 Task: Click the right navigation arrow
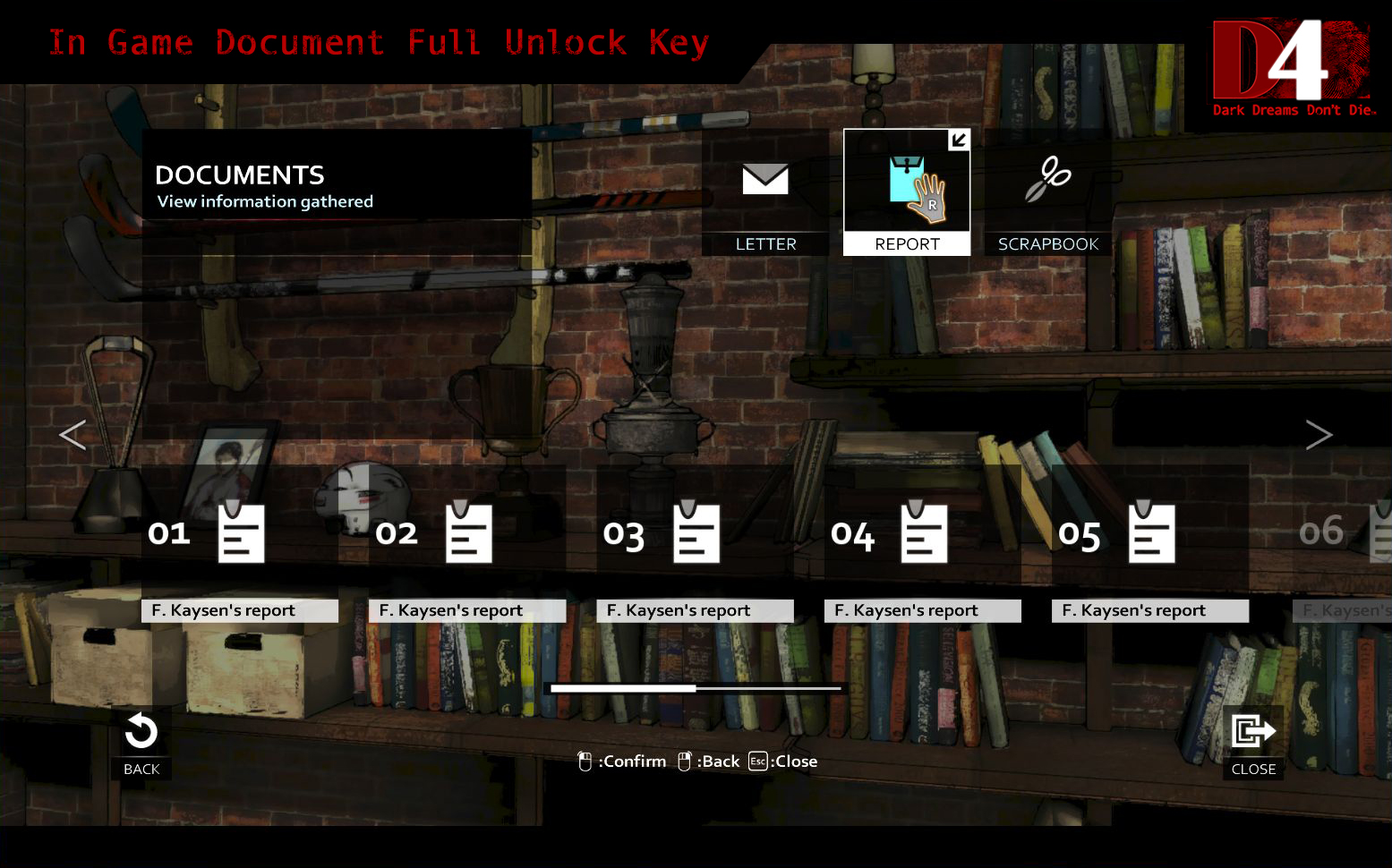point(1319,435)
